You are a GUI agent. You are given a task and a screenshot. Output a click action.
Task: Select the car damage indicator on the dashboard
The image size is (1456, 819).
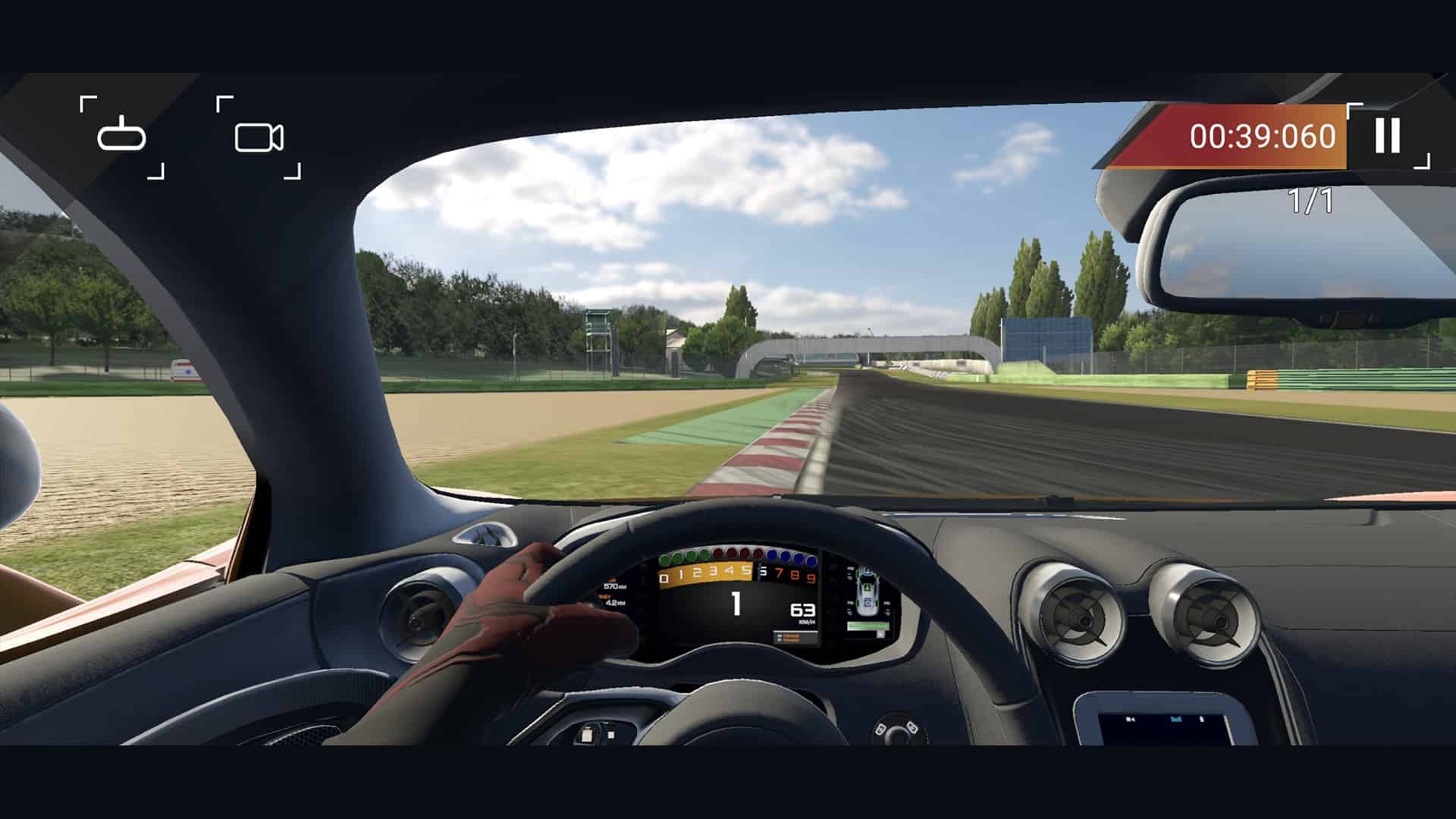[867, 590]
